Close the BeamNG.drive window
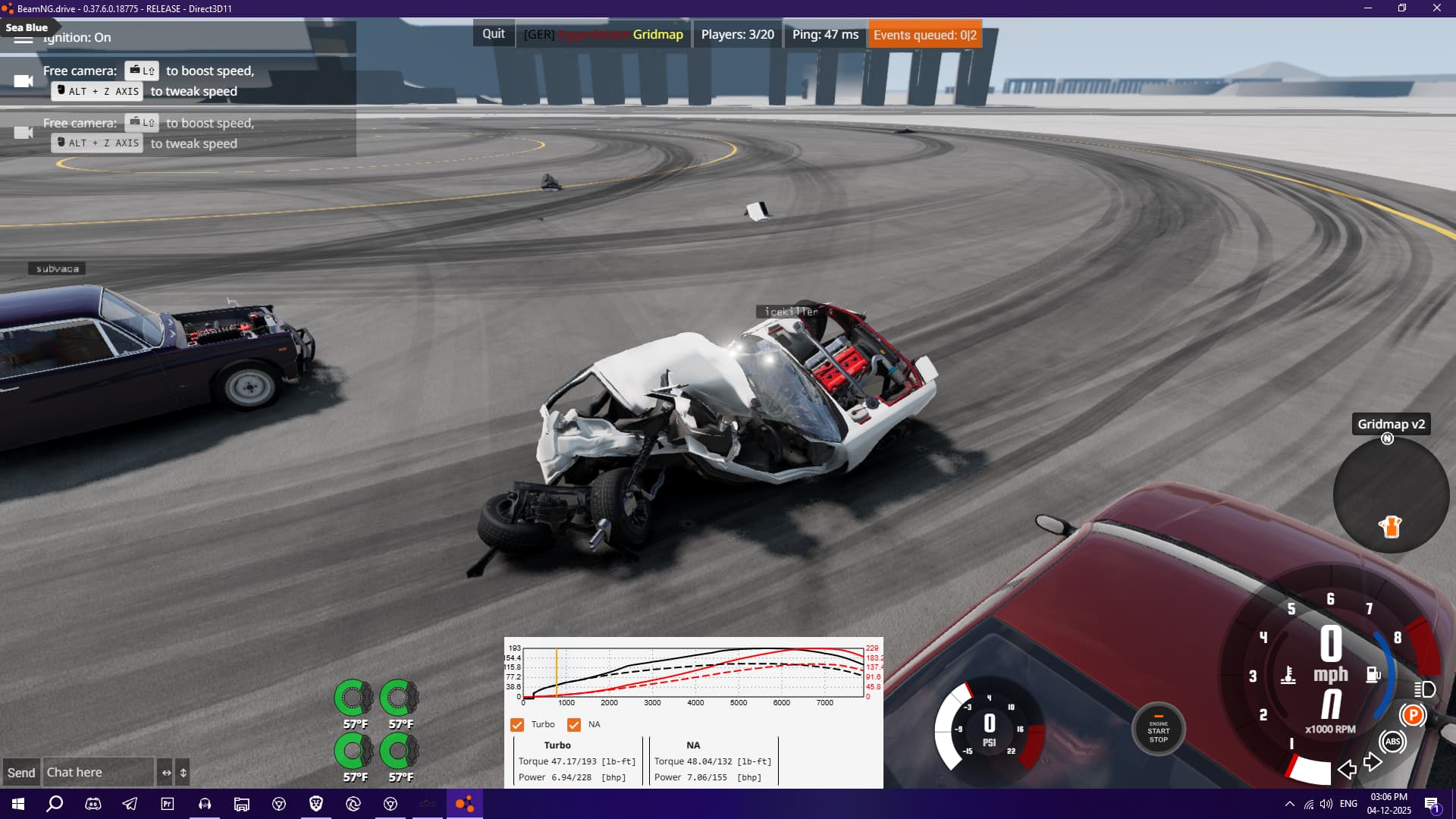The height and width of the screenshot is (819, 1456). click(x=1436, y=8)
